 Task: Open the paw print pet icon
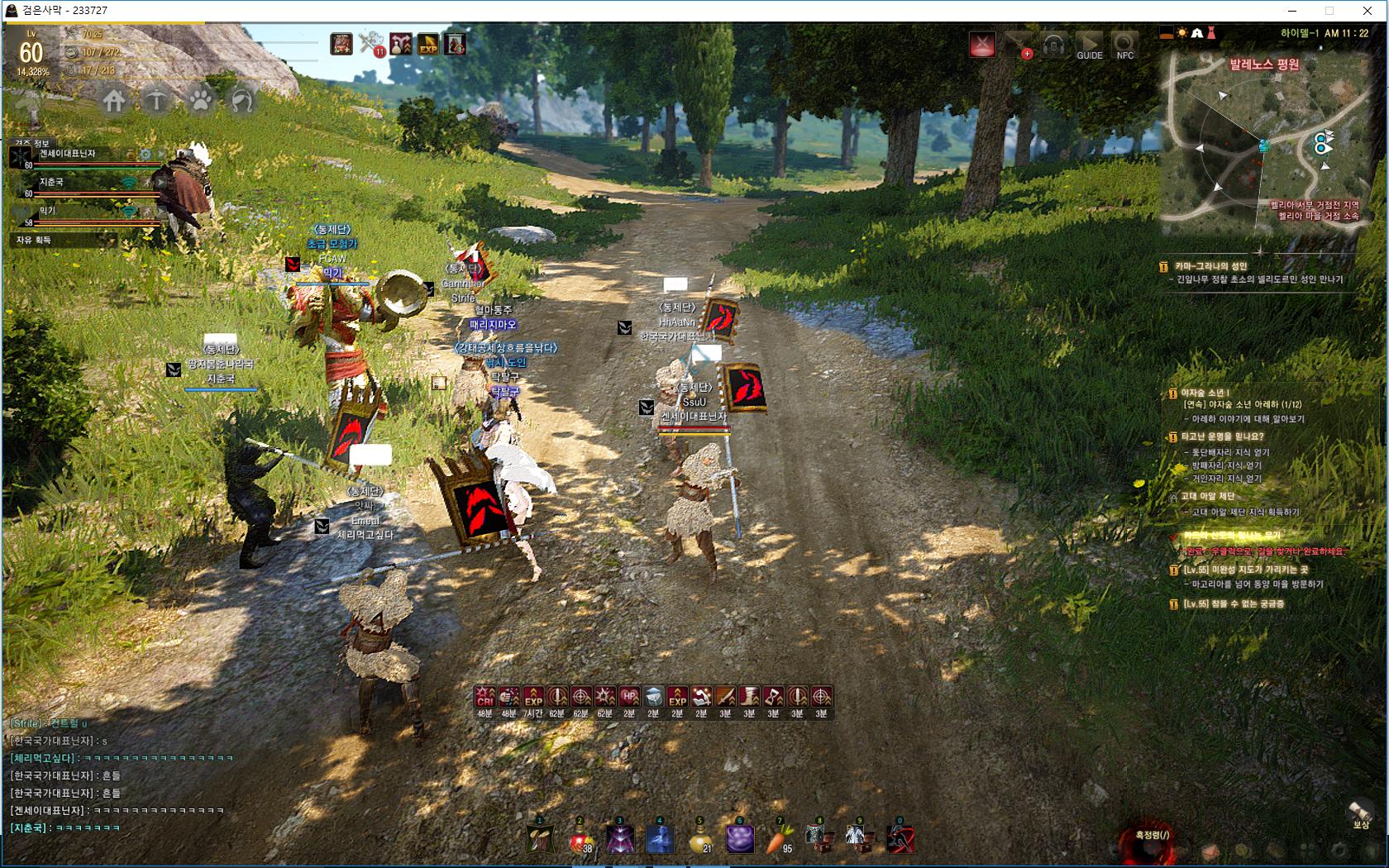pyautogui.click(x=201, y=101)
